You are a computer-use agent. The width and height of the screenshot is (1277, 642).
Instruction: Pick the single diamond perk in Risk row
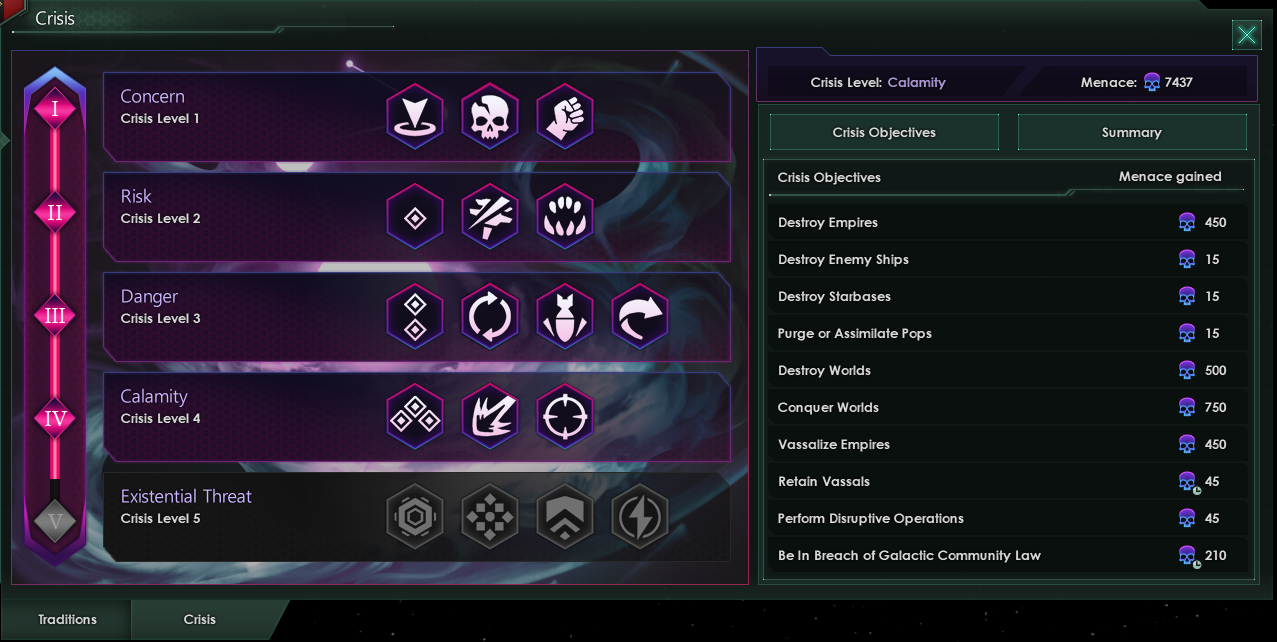click(x=415, y=216)
